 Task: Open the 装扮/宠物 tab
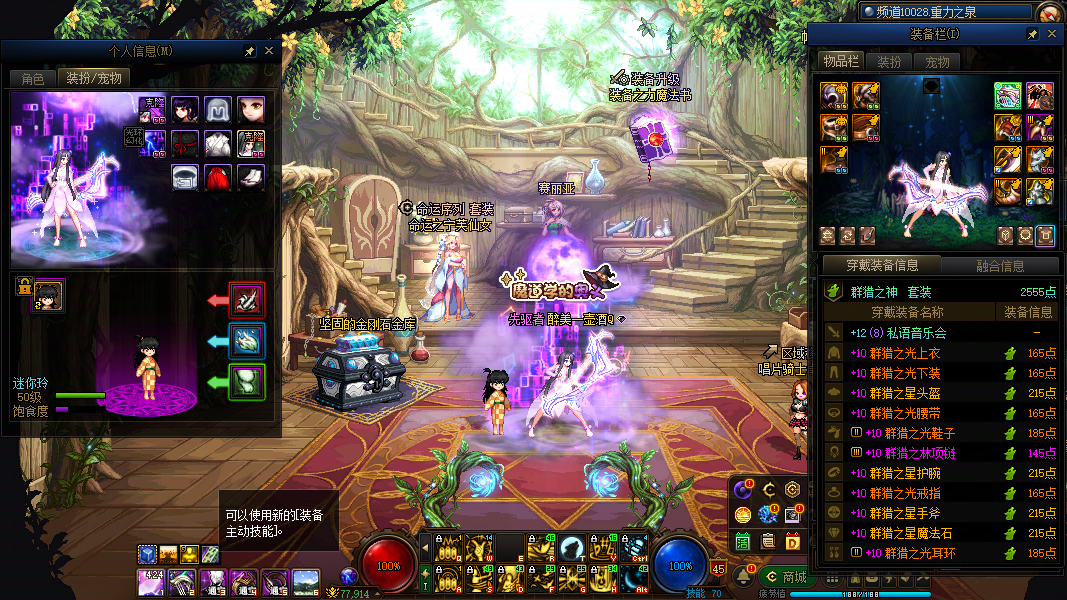[x=94, y=78]
